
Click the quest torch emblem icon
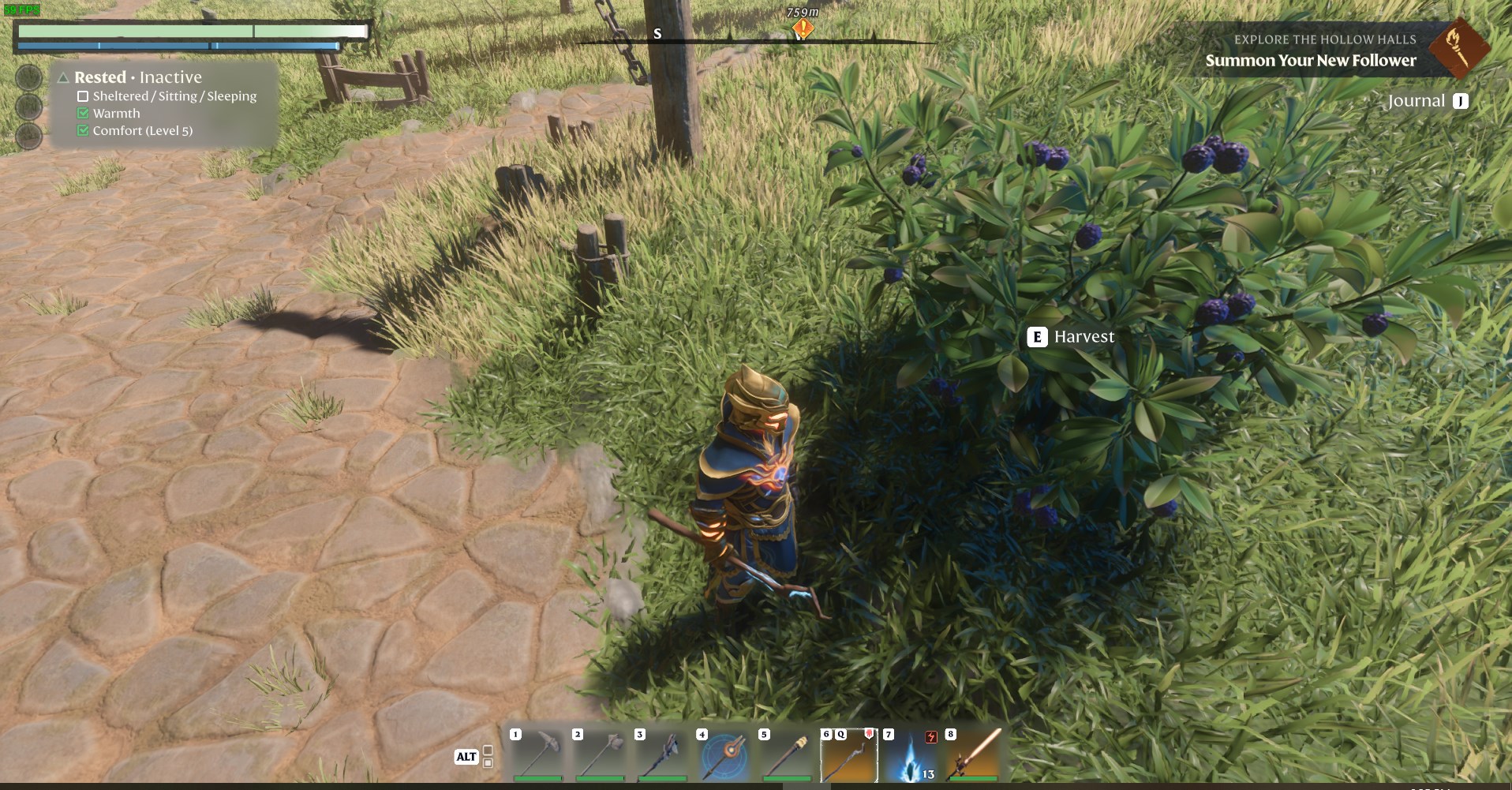(1458, 48)
